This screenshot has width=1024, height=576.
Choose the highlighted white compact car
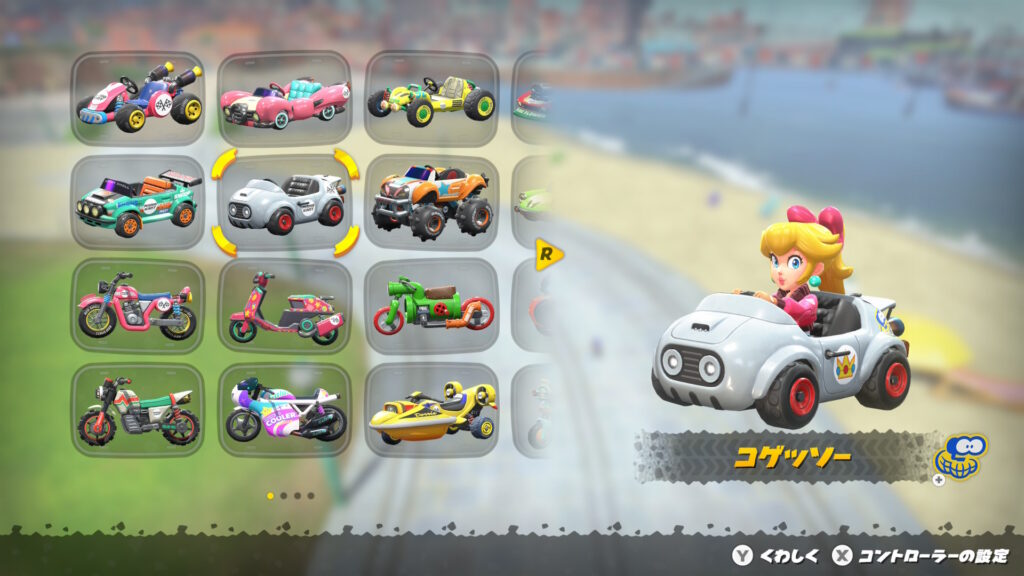coord(285,202)
